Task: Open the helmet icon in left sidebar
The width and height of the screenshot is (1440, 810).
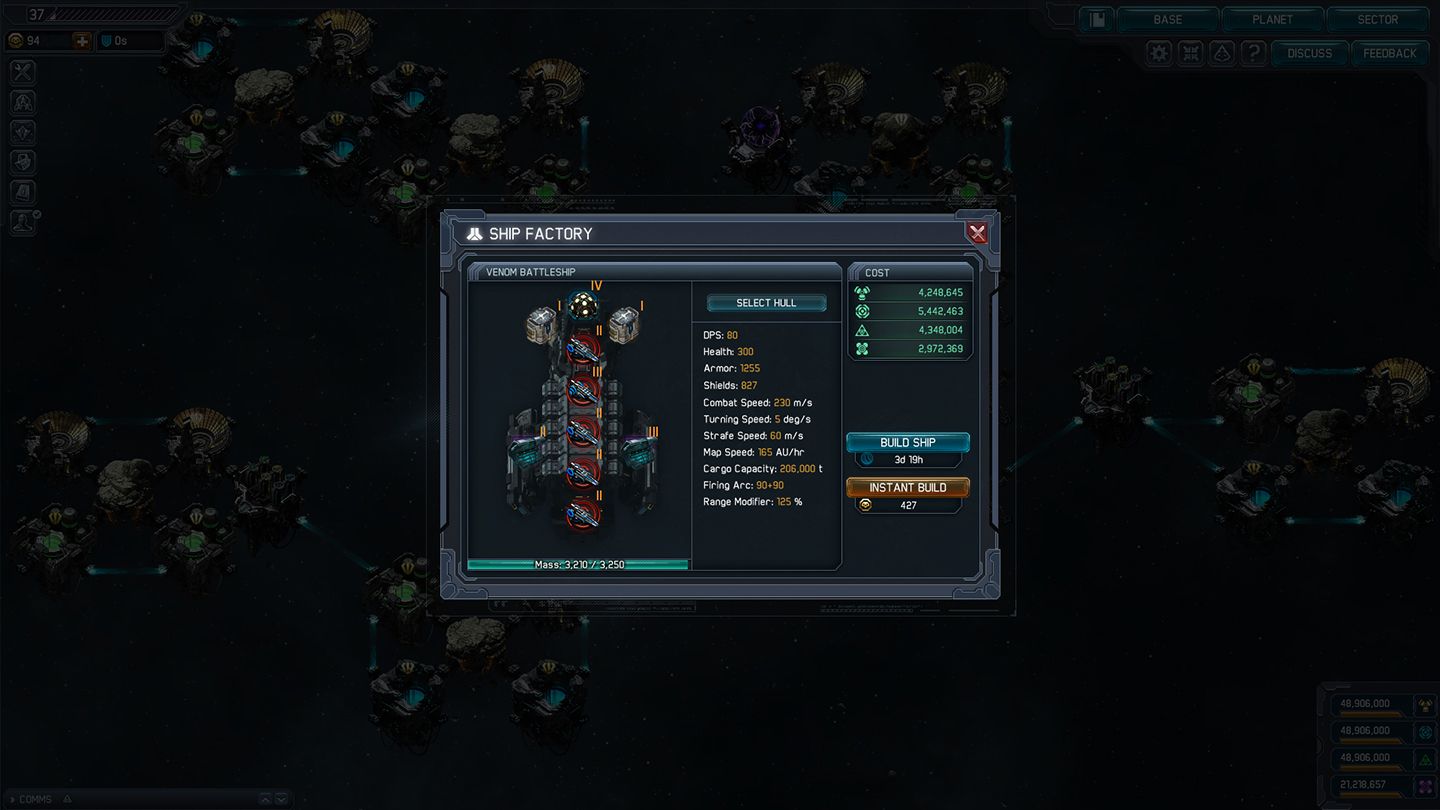Action: click(22, 101)
